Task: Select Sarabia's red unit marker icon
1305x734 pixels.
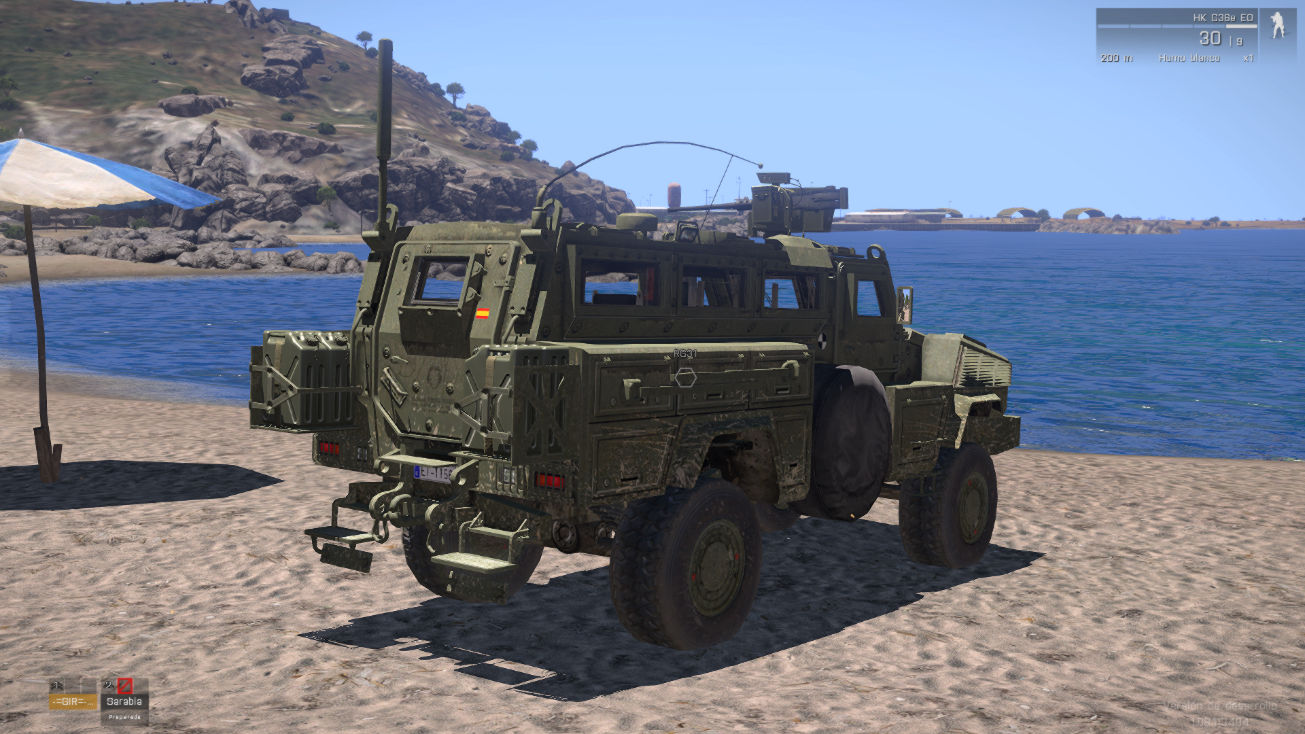Action: tap(125, 685)
